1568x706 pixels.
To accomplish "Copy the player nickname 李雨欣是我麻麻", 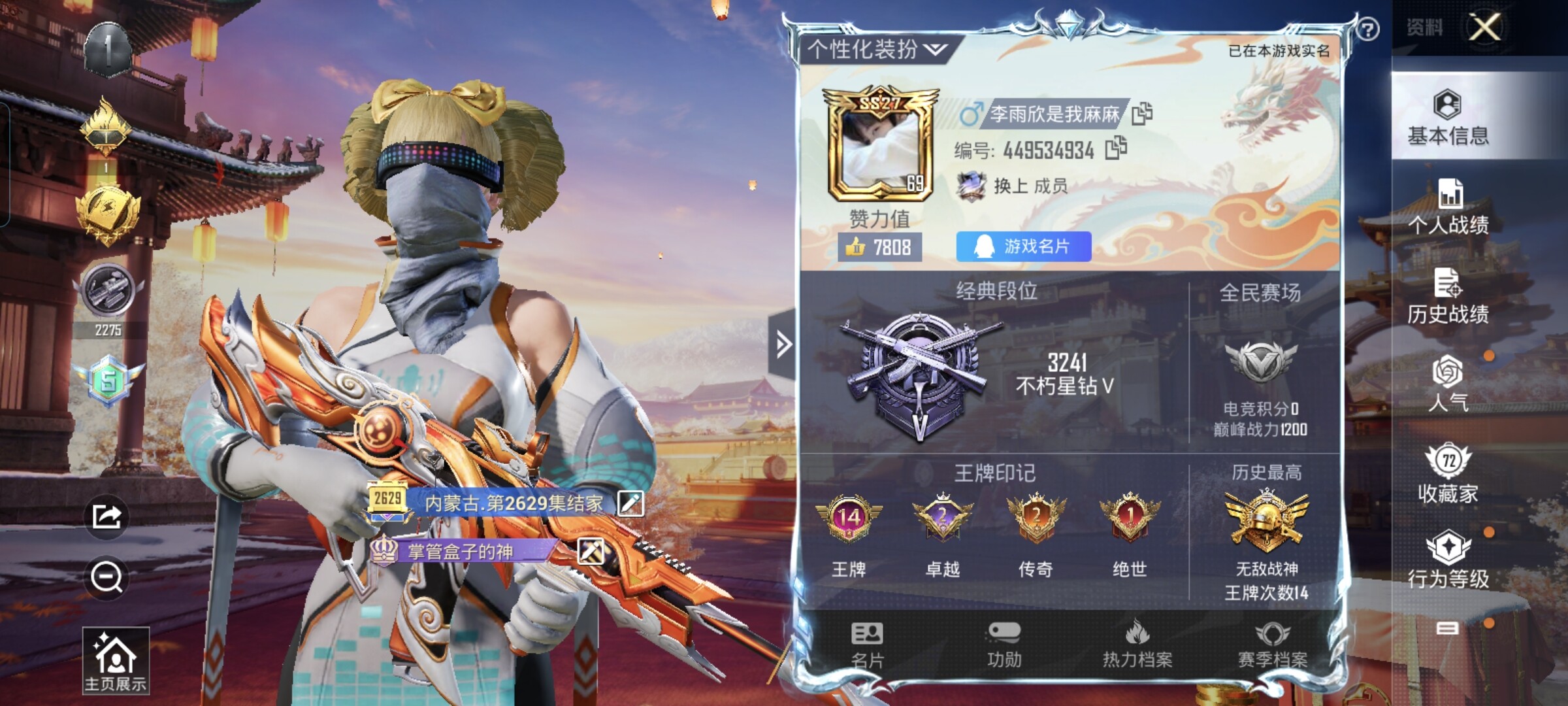I will [x=1141, y=114].
